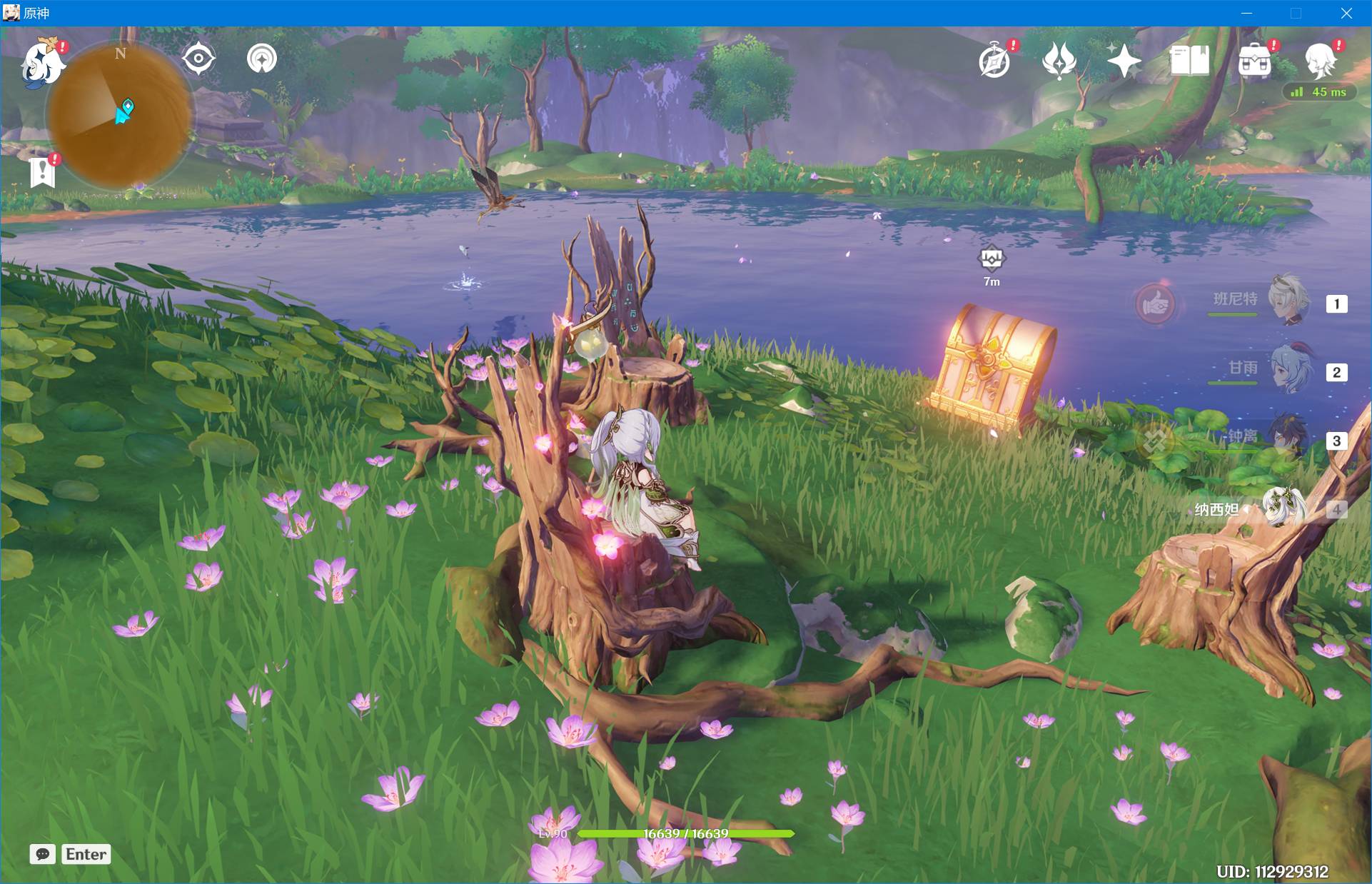Open the chat box button
The width and height of the screenshot is (1372, 884).
(x=43, y=854)
